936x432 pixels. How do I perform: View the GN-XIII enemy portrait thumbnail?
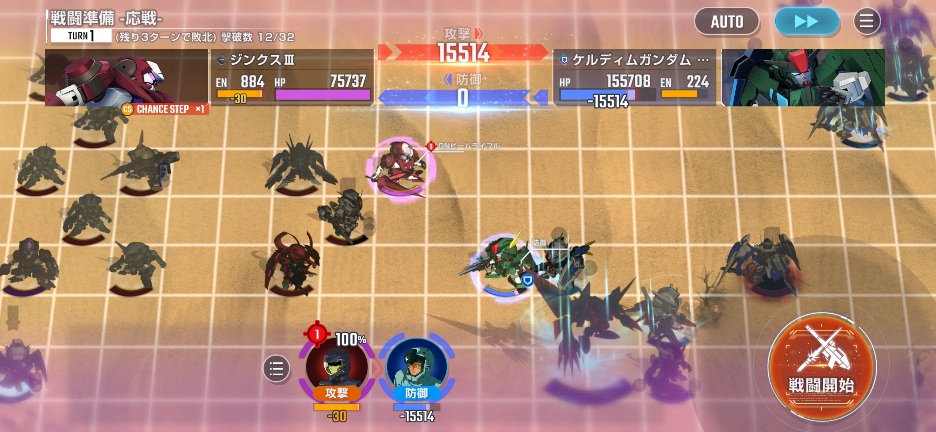(126, 77)
